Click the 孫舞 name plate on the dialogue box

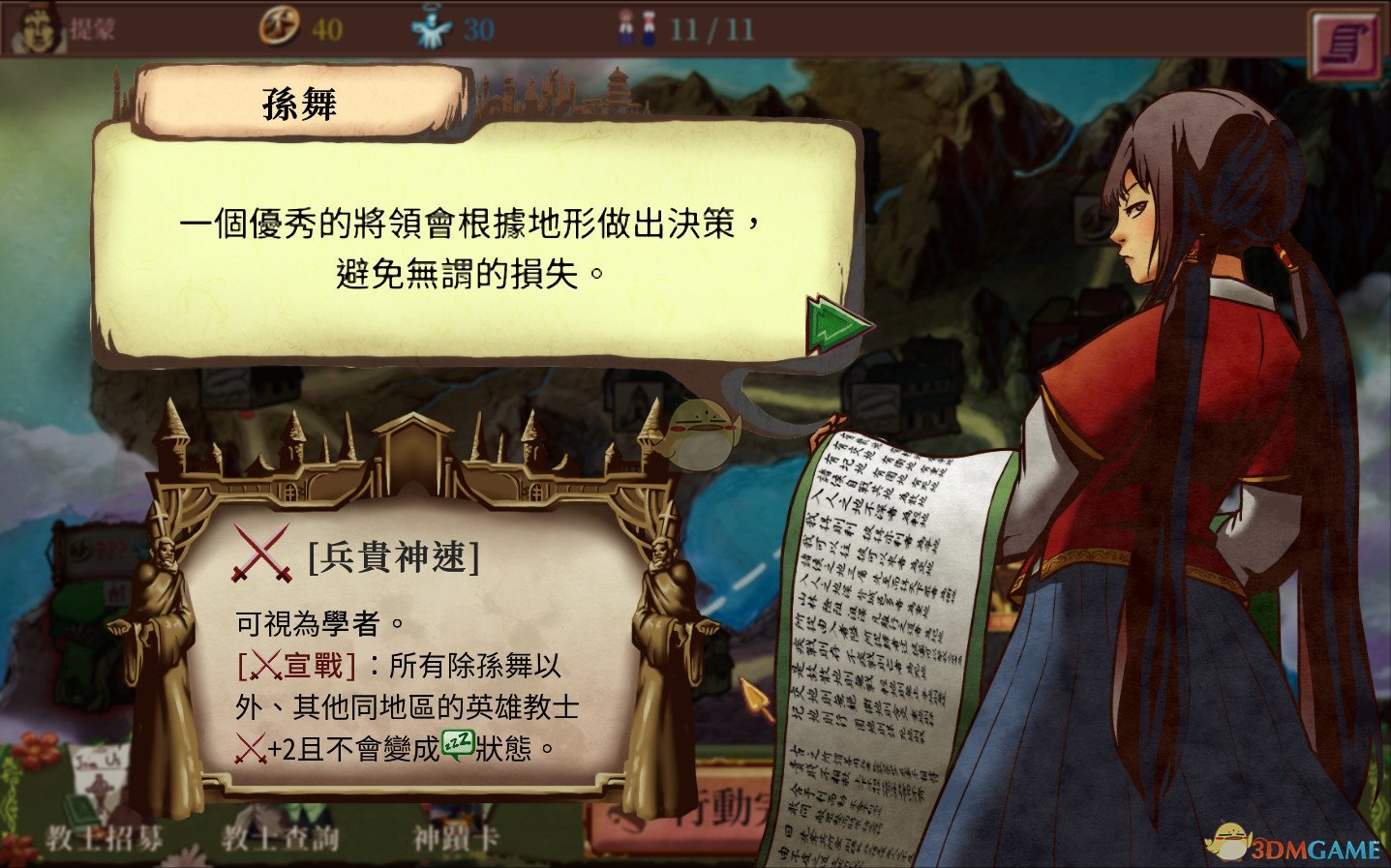296,102
